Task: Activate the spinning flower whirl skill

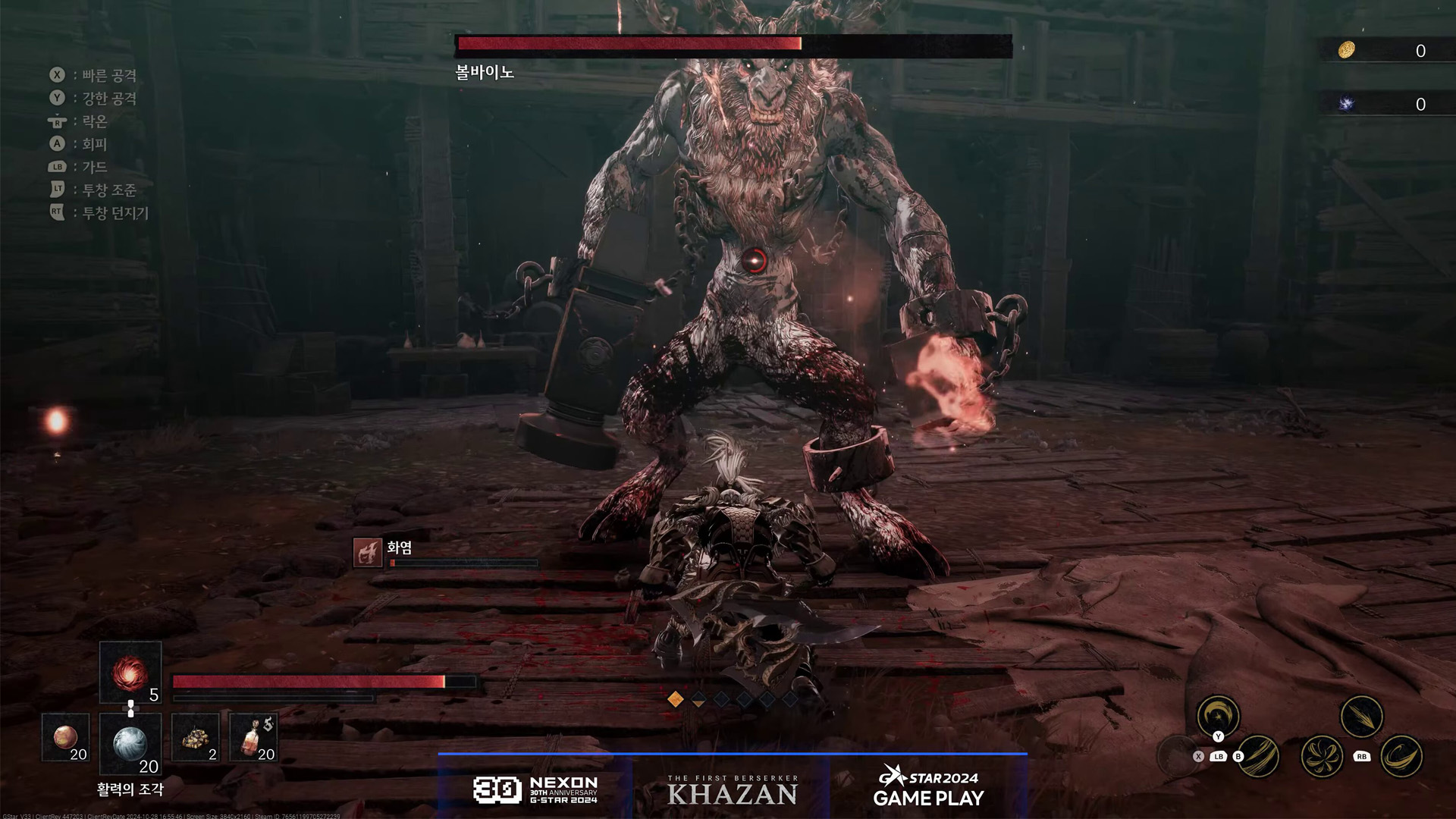Action: point(1322,756)
